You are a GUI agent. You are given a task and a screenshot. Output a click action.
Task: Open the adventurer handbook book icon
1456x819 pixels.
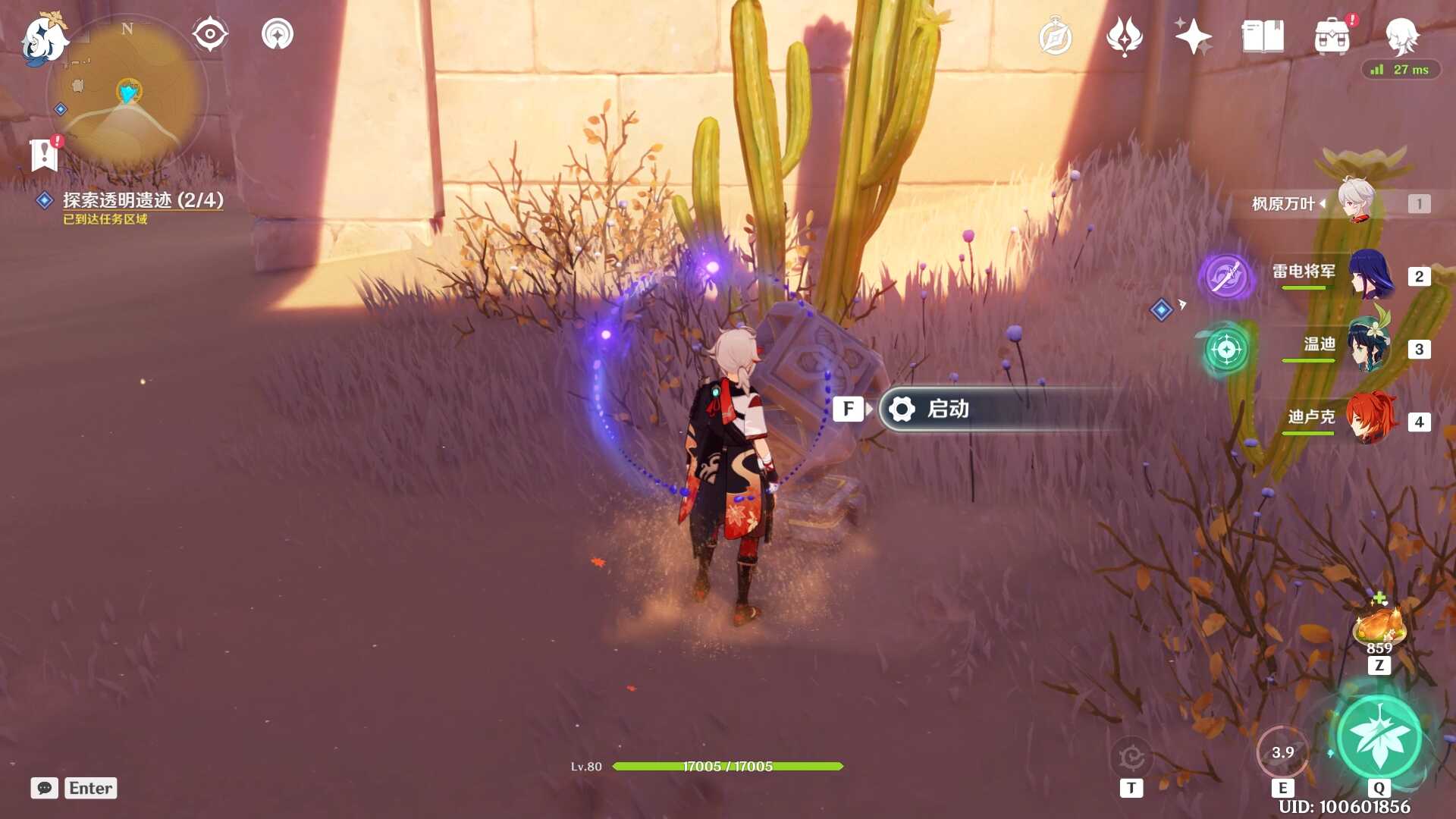click(1262, 36)
